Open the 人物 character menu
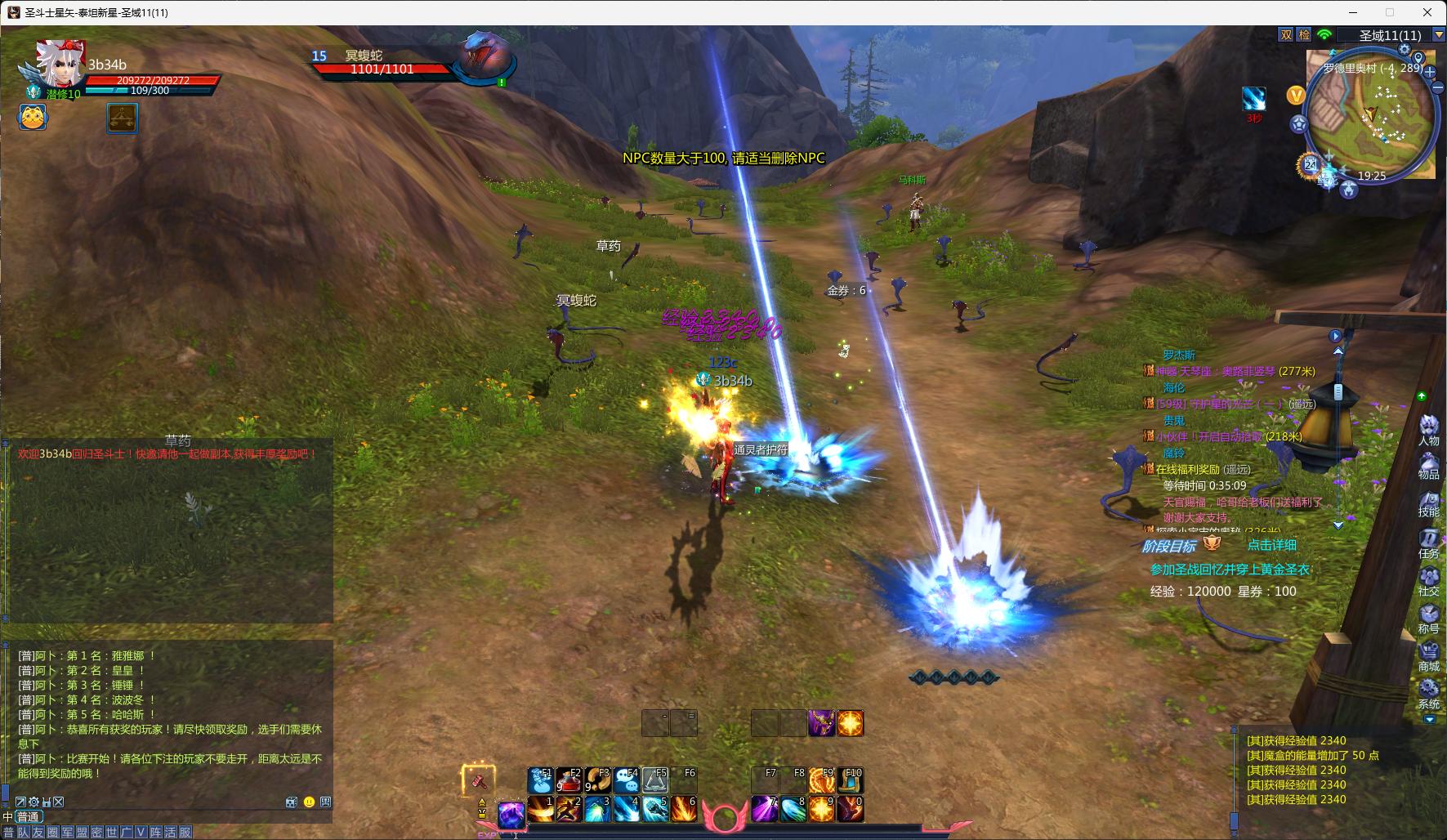Viewport: 1447px width, 840px height. pyautogui.click(x=1428, y=429)
